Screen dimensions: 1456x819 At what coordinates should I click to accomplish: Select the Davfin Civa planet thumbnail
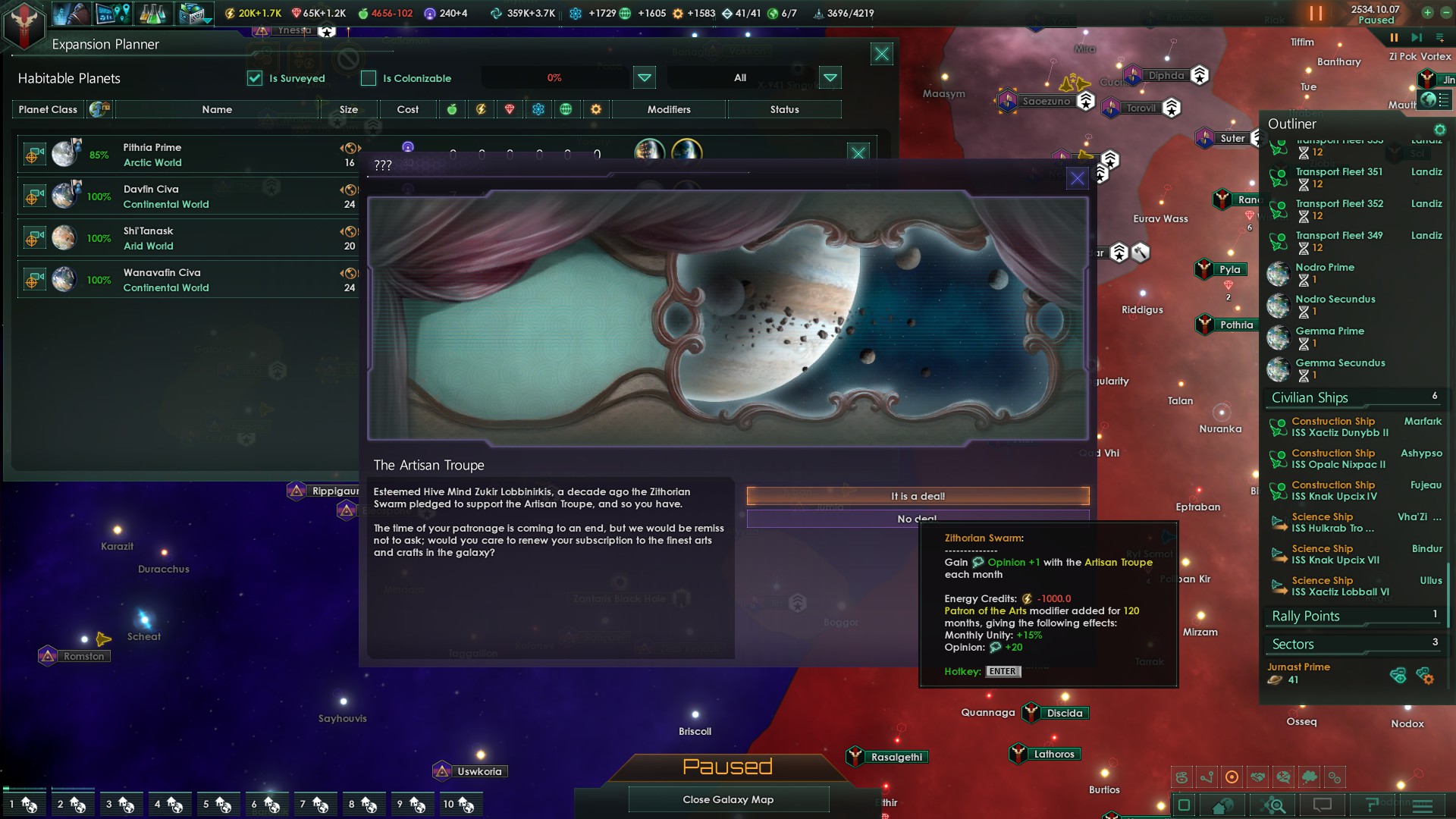pyautogui.click(x=65, y=194)
